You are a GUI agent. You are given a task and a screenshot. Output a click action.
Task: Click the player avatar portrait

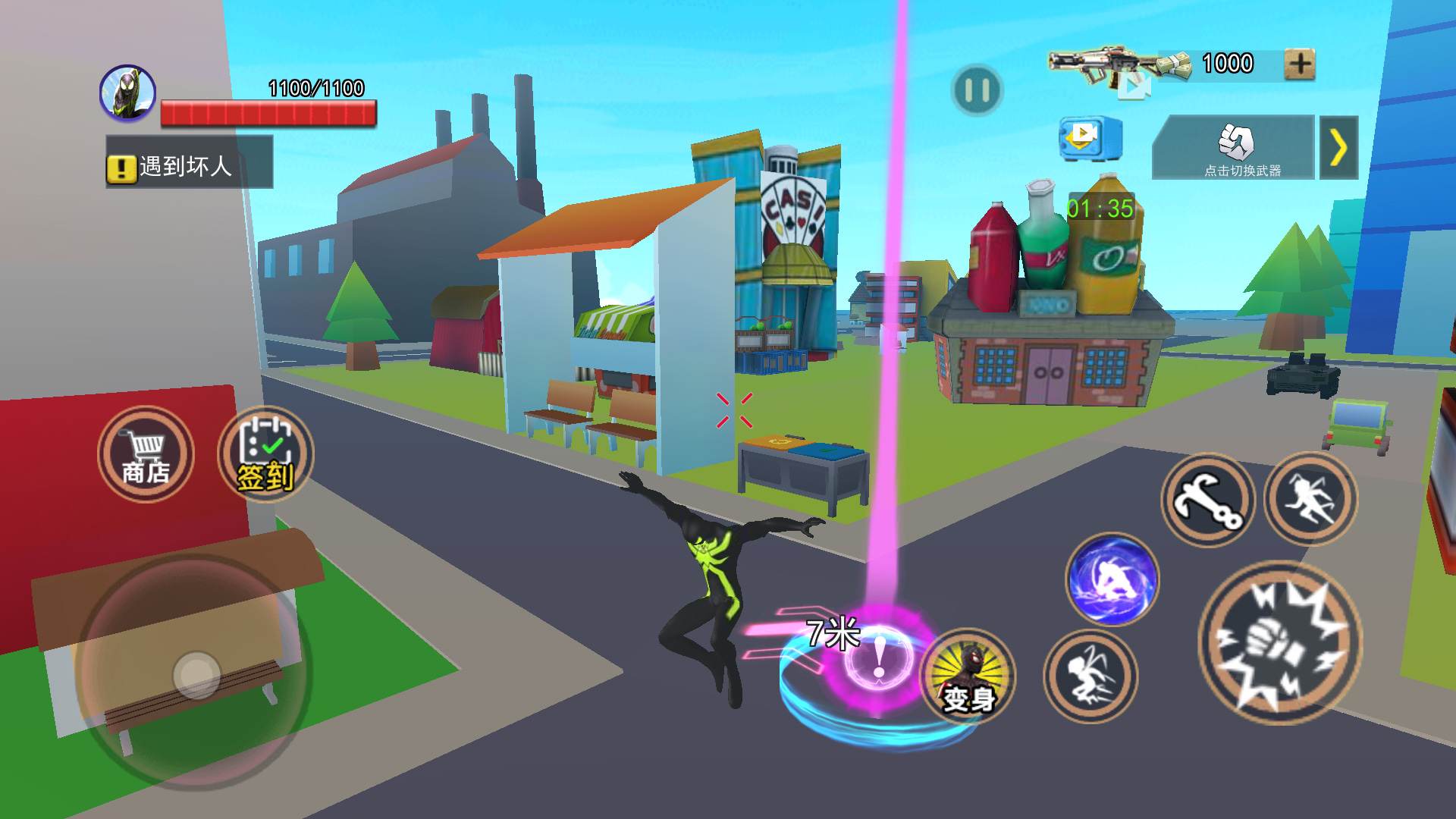[128, 93]
